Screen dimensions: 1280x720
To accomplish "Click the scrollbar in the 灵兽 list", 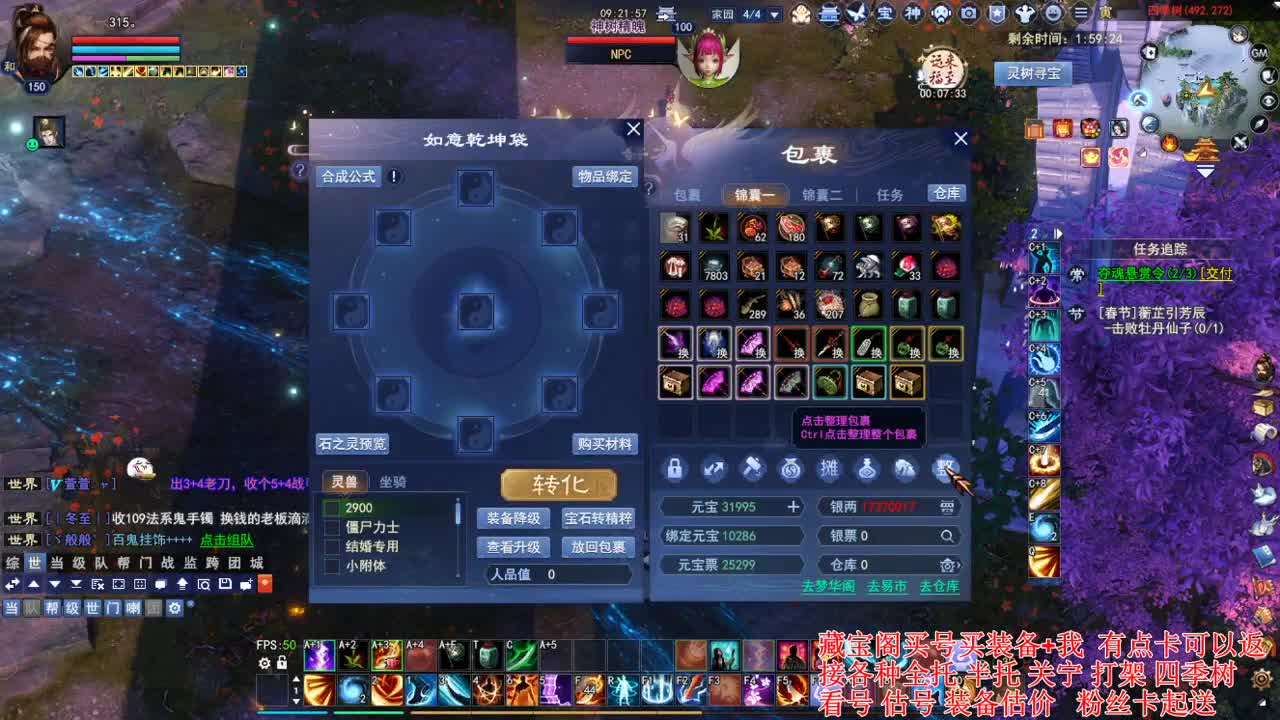I will click(x=457, y=513).
